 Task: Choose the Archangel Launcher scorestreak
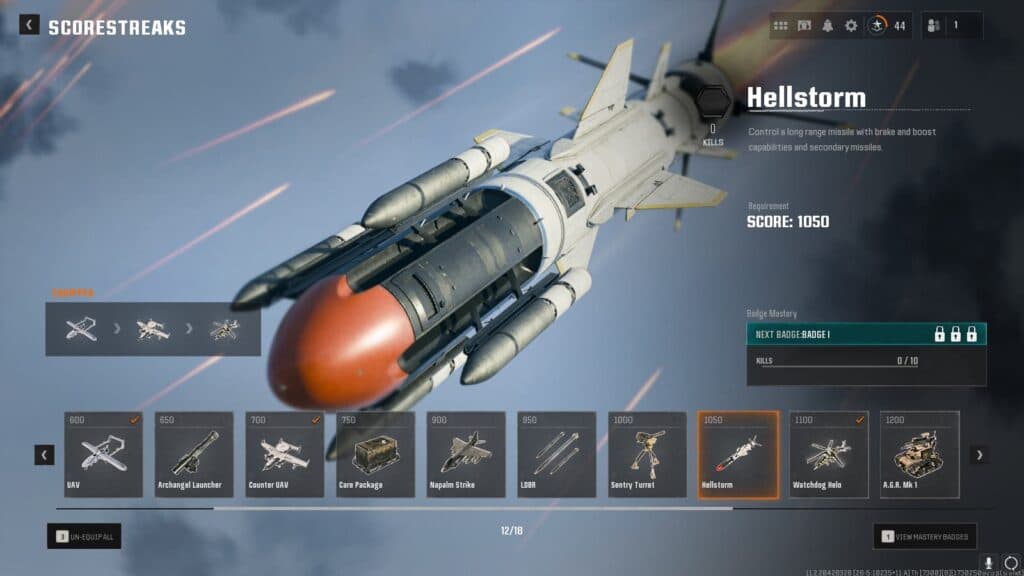click(x=194, y=454)
